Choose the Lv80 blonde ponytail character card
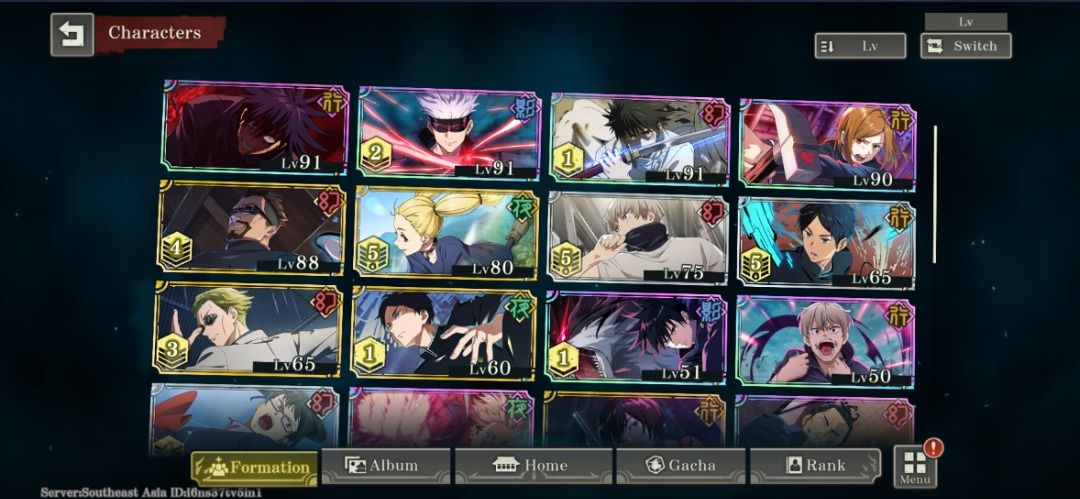The image size is (1080, 499). pos(446,232)
